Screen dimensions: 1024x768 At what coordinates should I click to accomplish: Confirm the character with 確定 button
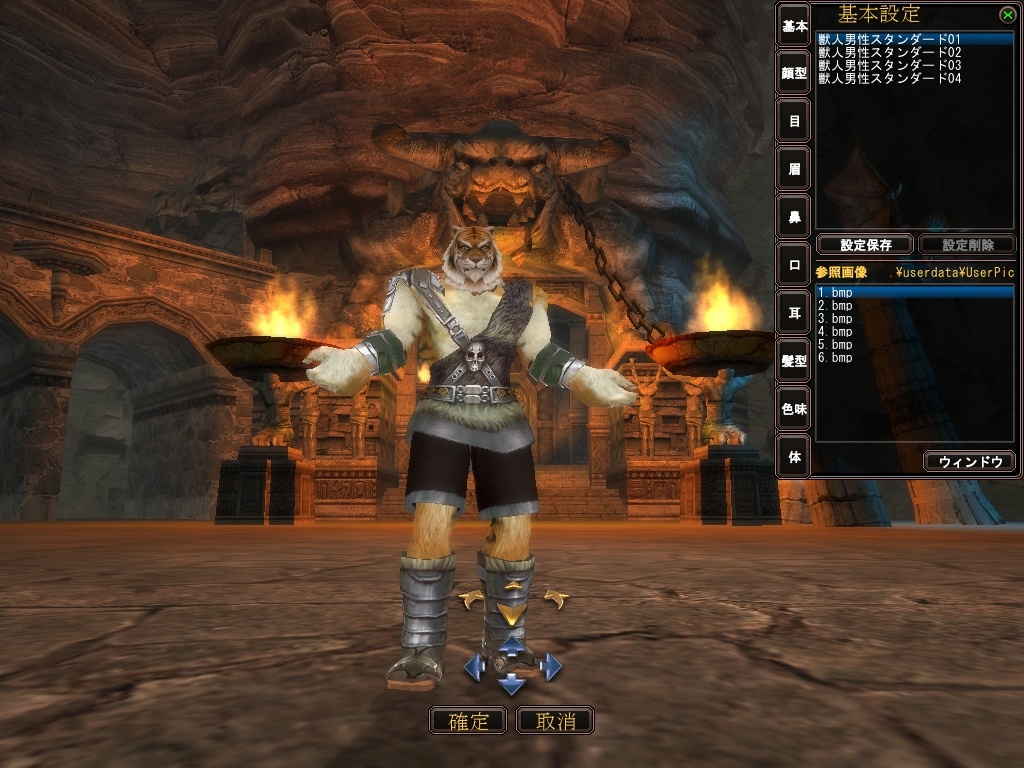coord(467,720)
